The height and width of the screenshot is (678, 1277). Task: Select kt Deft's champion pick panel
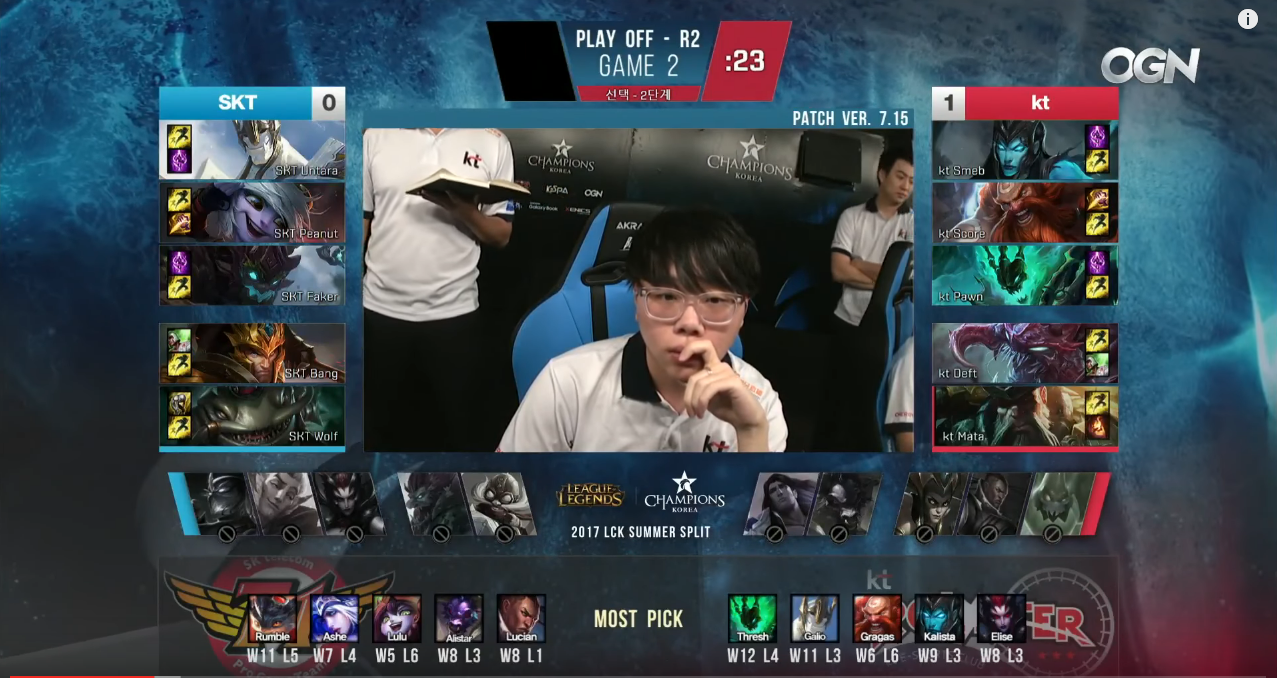point(1025,353)
